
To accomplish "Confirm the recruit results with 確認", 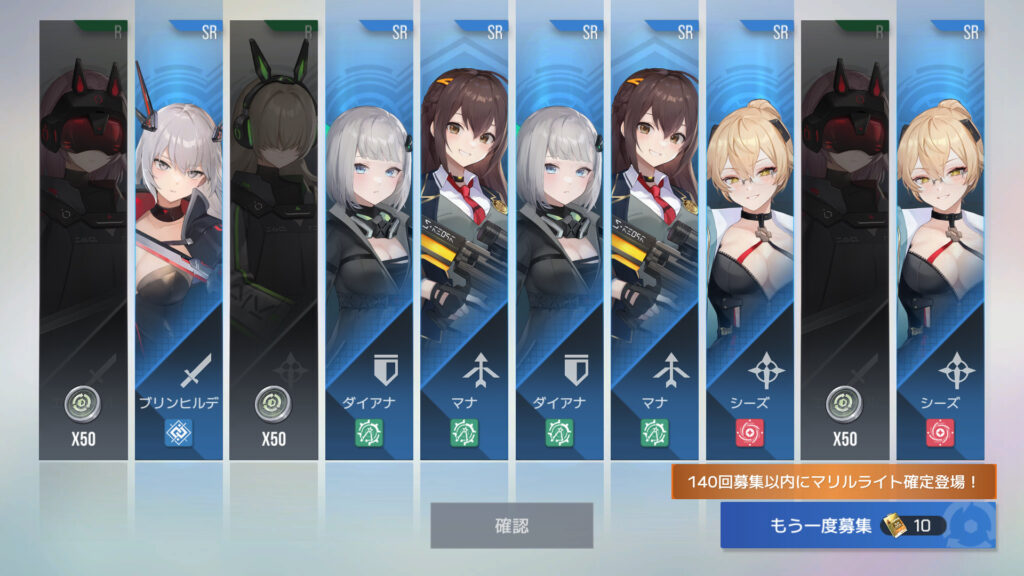I will click(x=511, y=525).
